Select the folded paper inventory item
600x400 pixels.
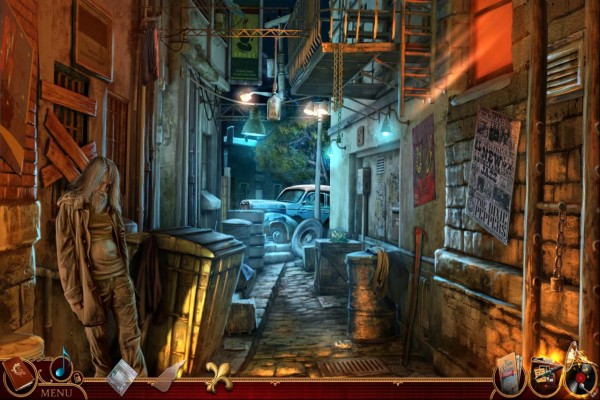(x=122, y=375)
